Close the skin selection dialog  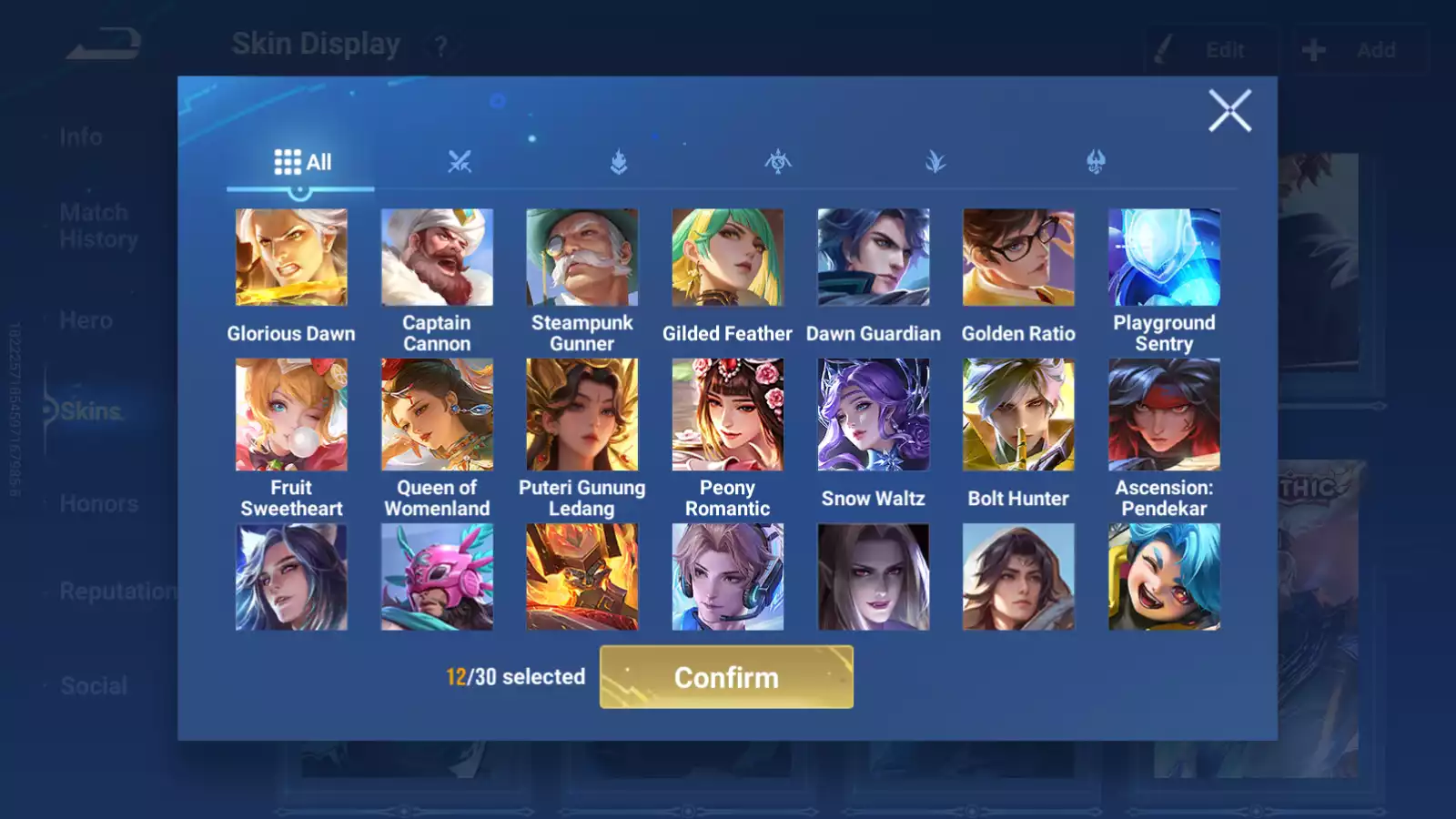(1229, 111)
